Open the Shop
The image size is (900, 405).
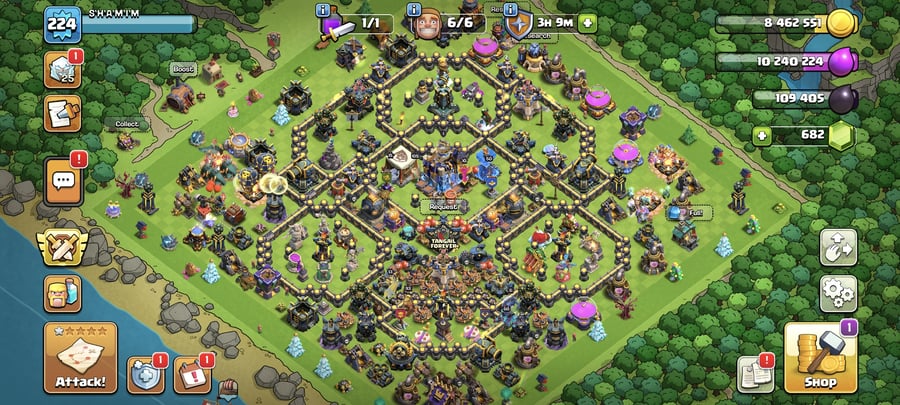click(x=820, y=357)
